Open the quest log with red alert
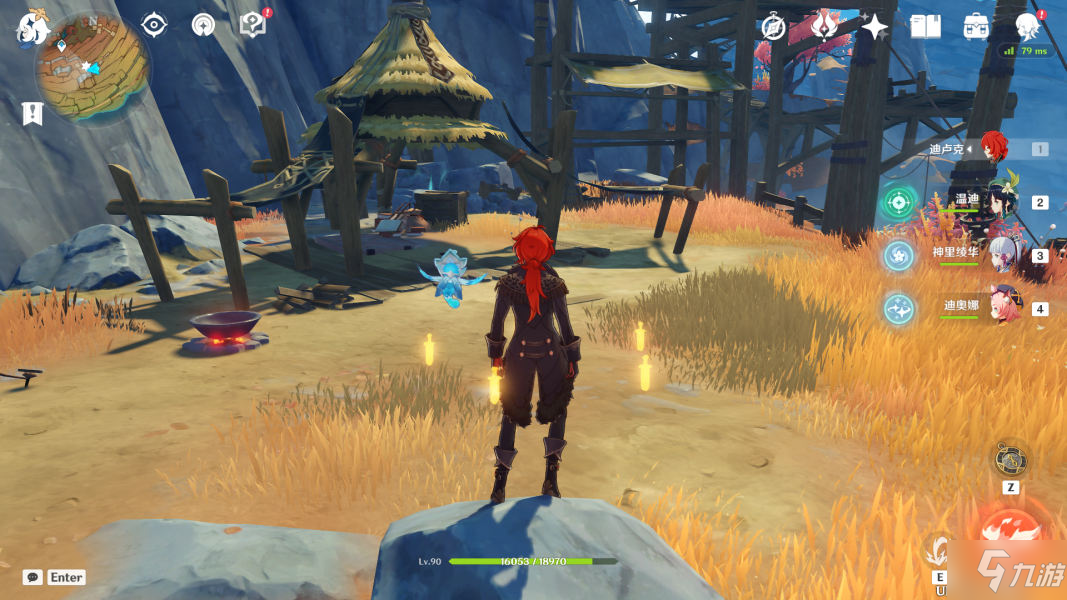The width and height of the screenshot is (1067, 600). tap(254, 24)
